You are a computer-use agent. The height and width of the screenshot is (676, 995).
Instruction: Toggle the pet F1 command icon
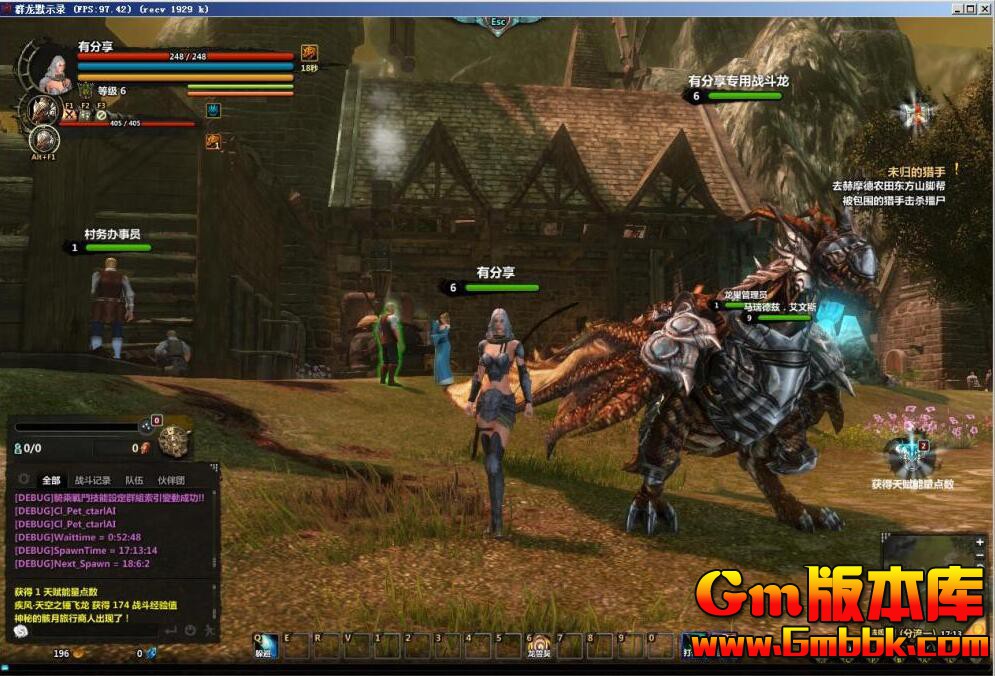tap(70, 114)
